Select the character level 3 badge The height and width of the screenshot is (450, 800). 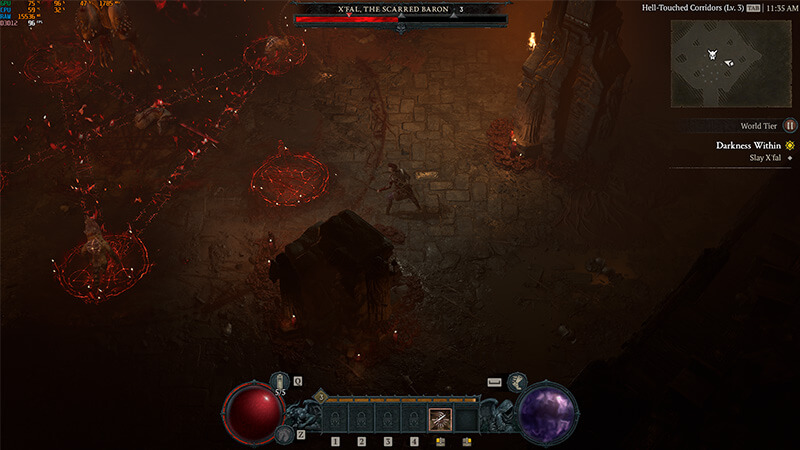click(x=321, y=397)
